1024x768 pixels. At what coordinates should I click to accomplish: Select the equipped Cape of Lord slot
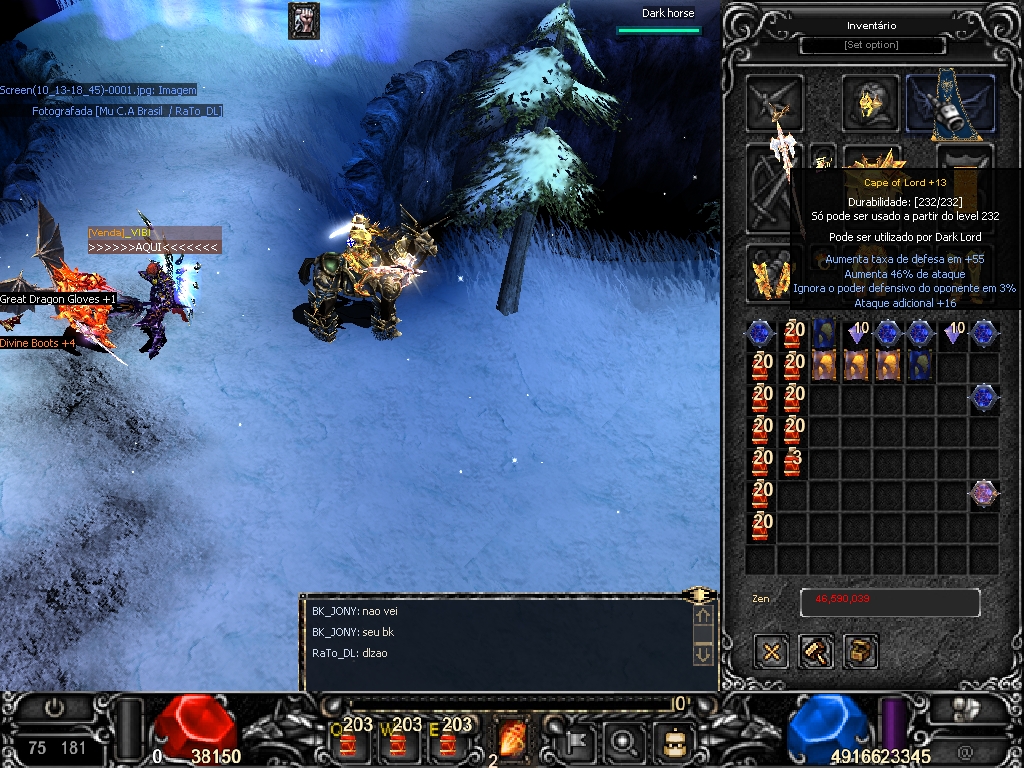(x=950, y=103)
